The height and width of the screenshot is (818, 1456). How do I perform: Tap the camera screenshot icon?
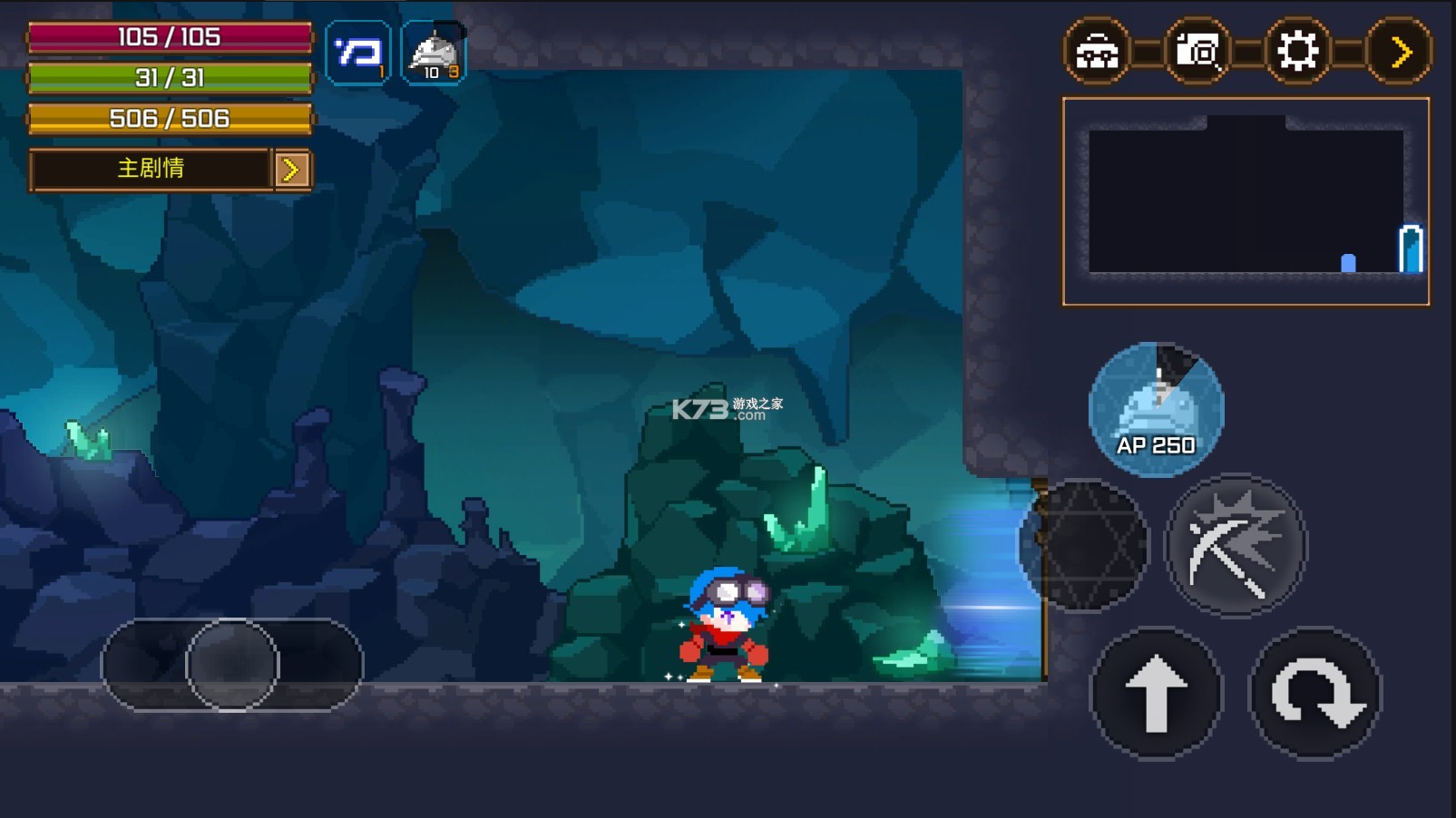coord(1197,51)
